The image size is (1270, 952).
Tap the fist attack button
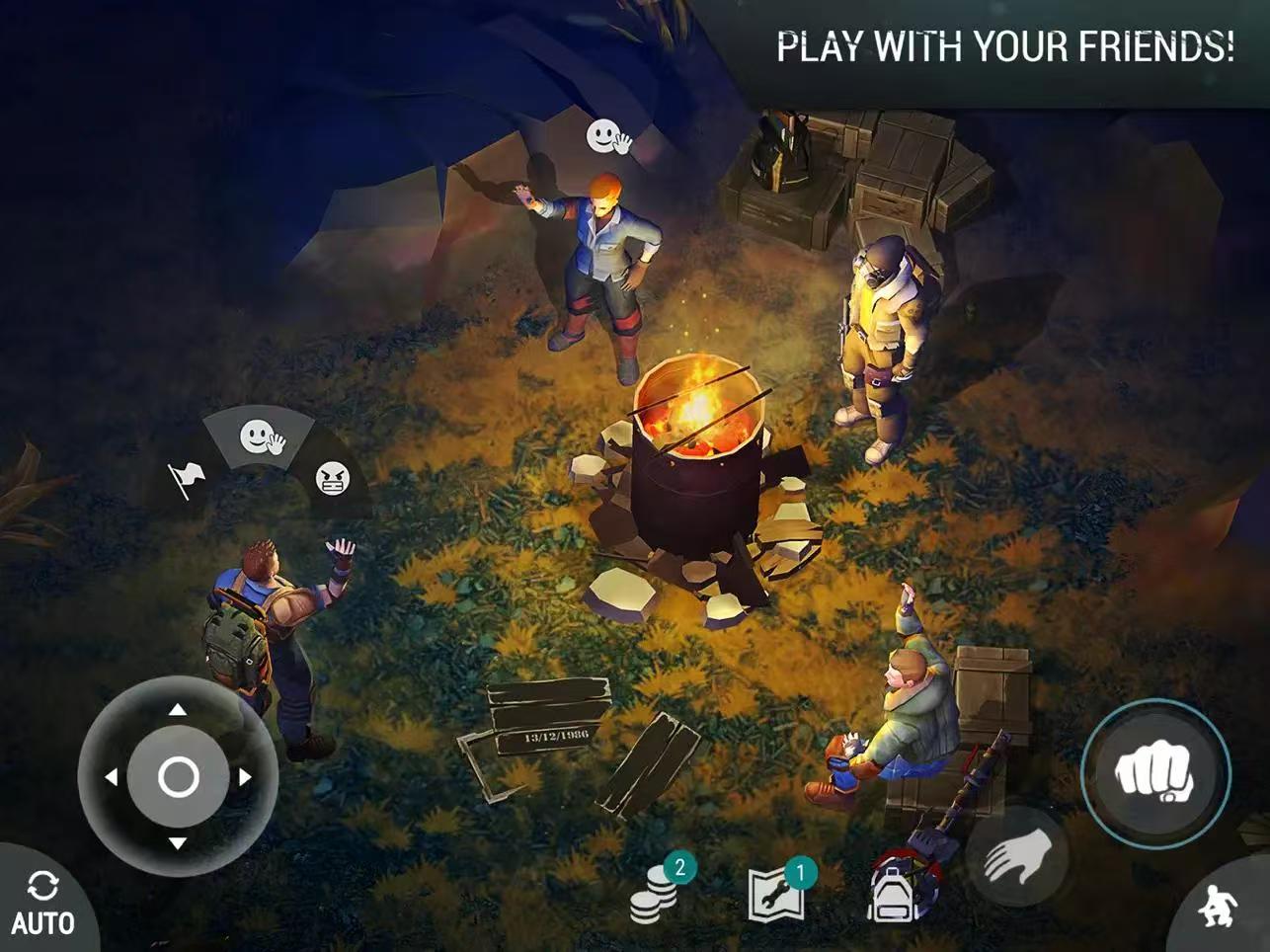(x=1154, y=773)
